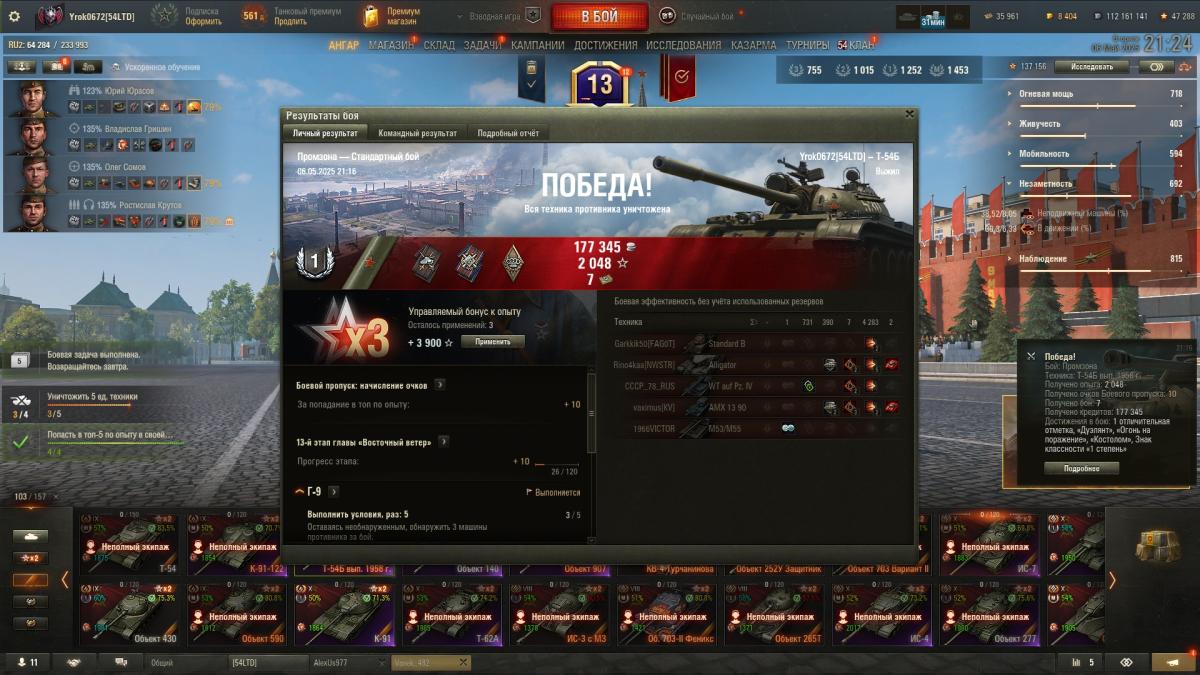This screenshot has width=1200, height=675.
Task: Open the «КАЗАРМА» barracks menu
Action: coord(753,45)
